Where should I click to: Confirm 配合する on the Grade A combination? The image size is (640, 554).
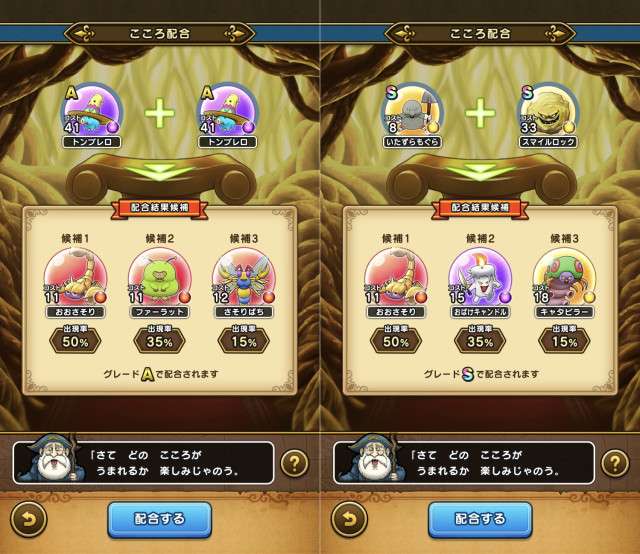160,519
